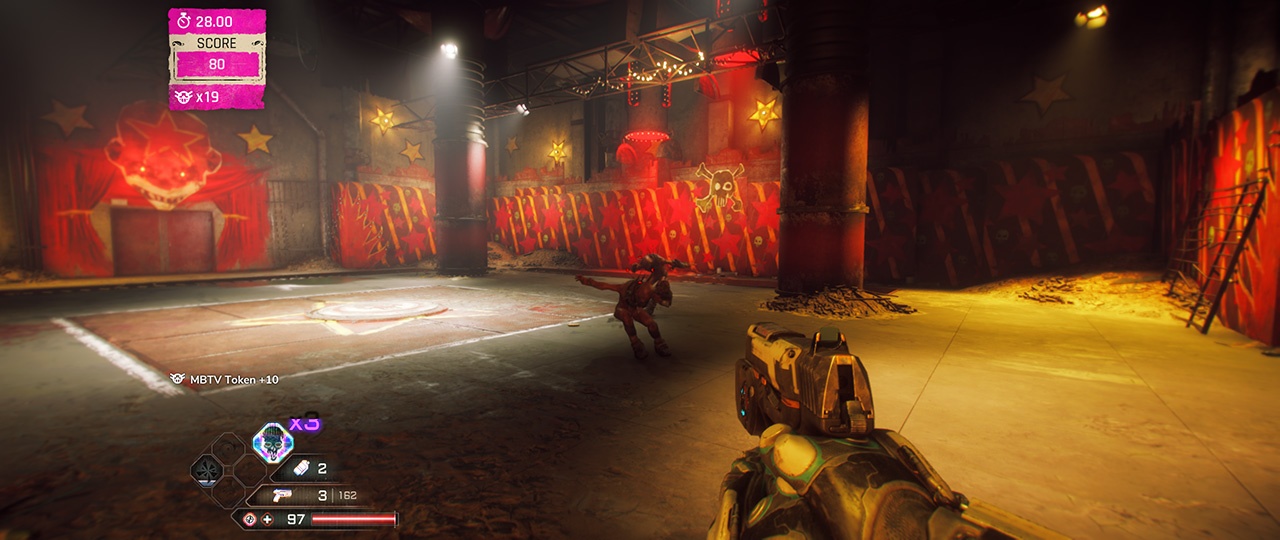Use the health infusion canister icon

300,468
